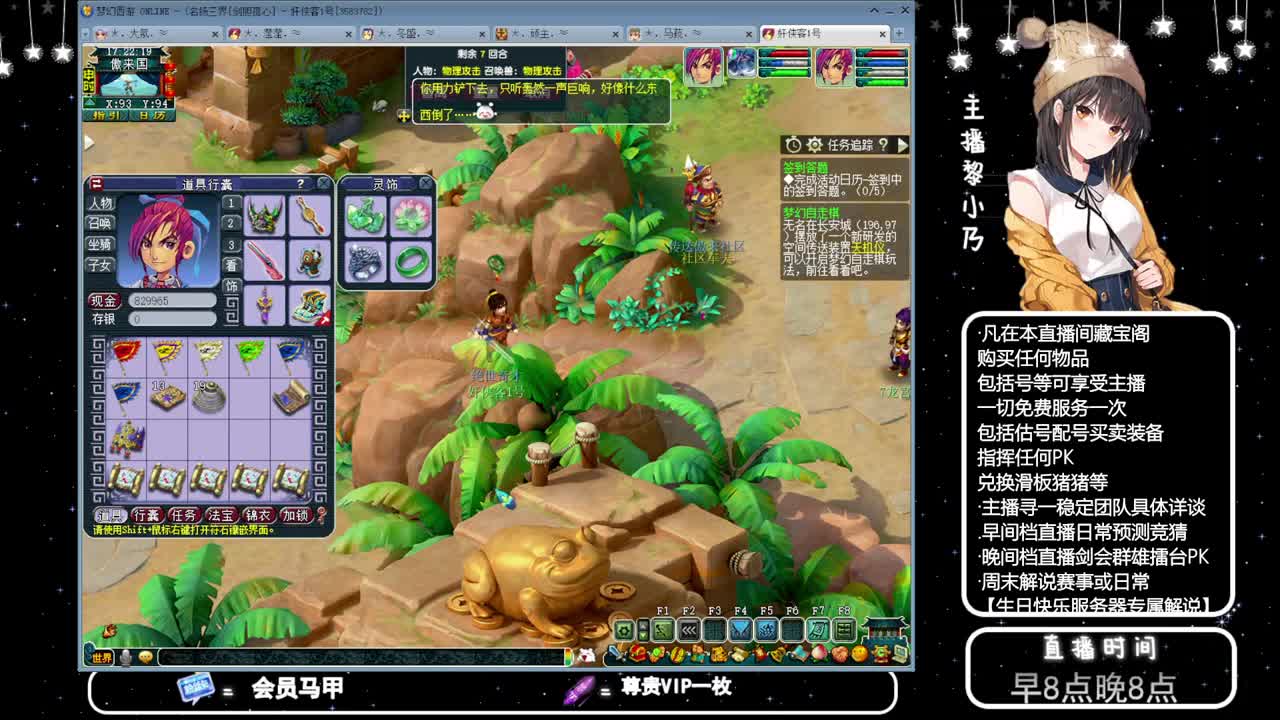Click the peach item icon on the quick bar
The image size is (1280, 720).
click(x=818, y=653)
